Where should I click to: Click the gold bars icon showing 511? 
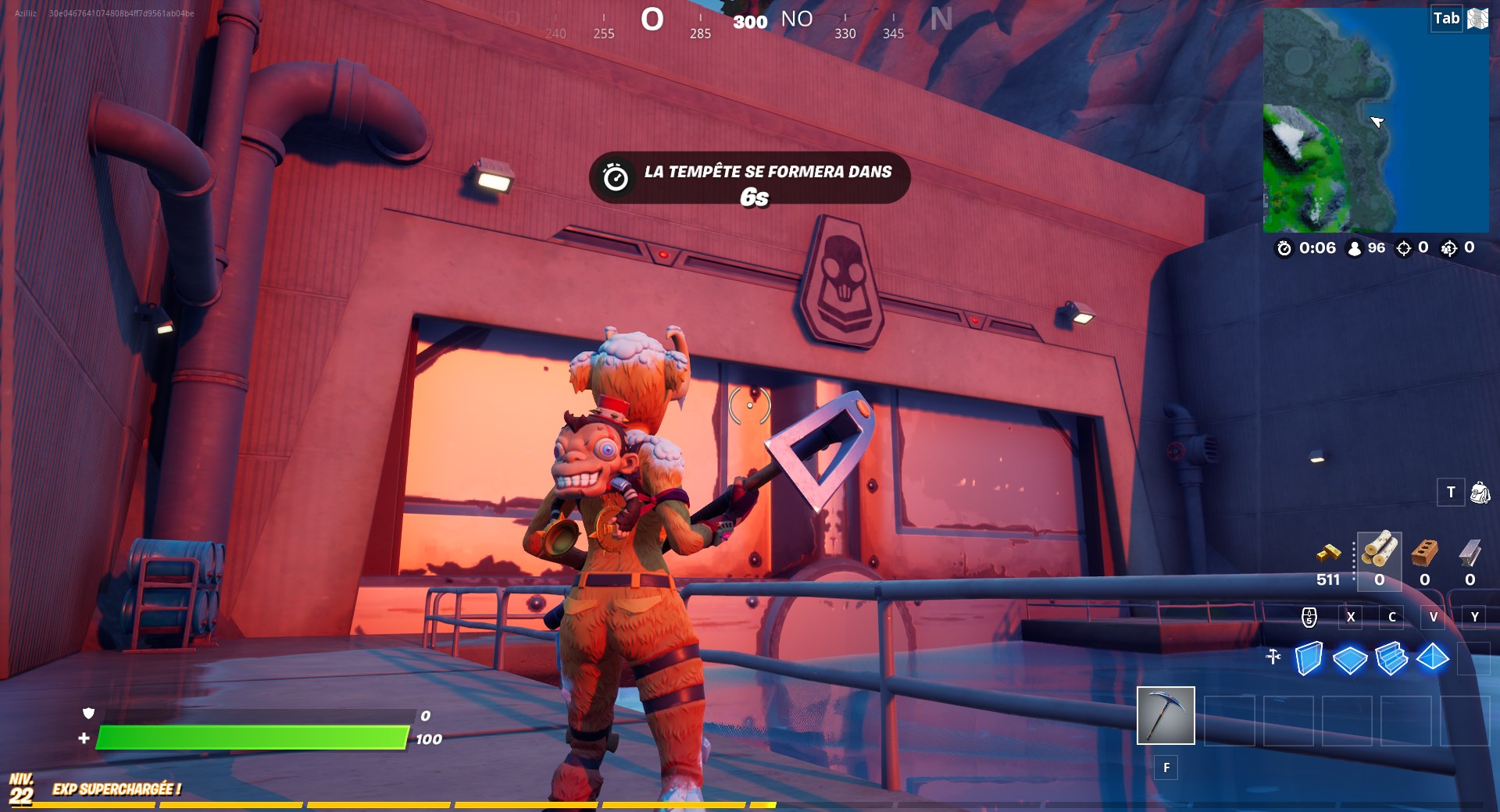(x=1328, y=552)
